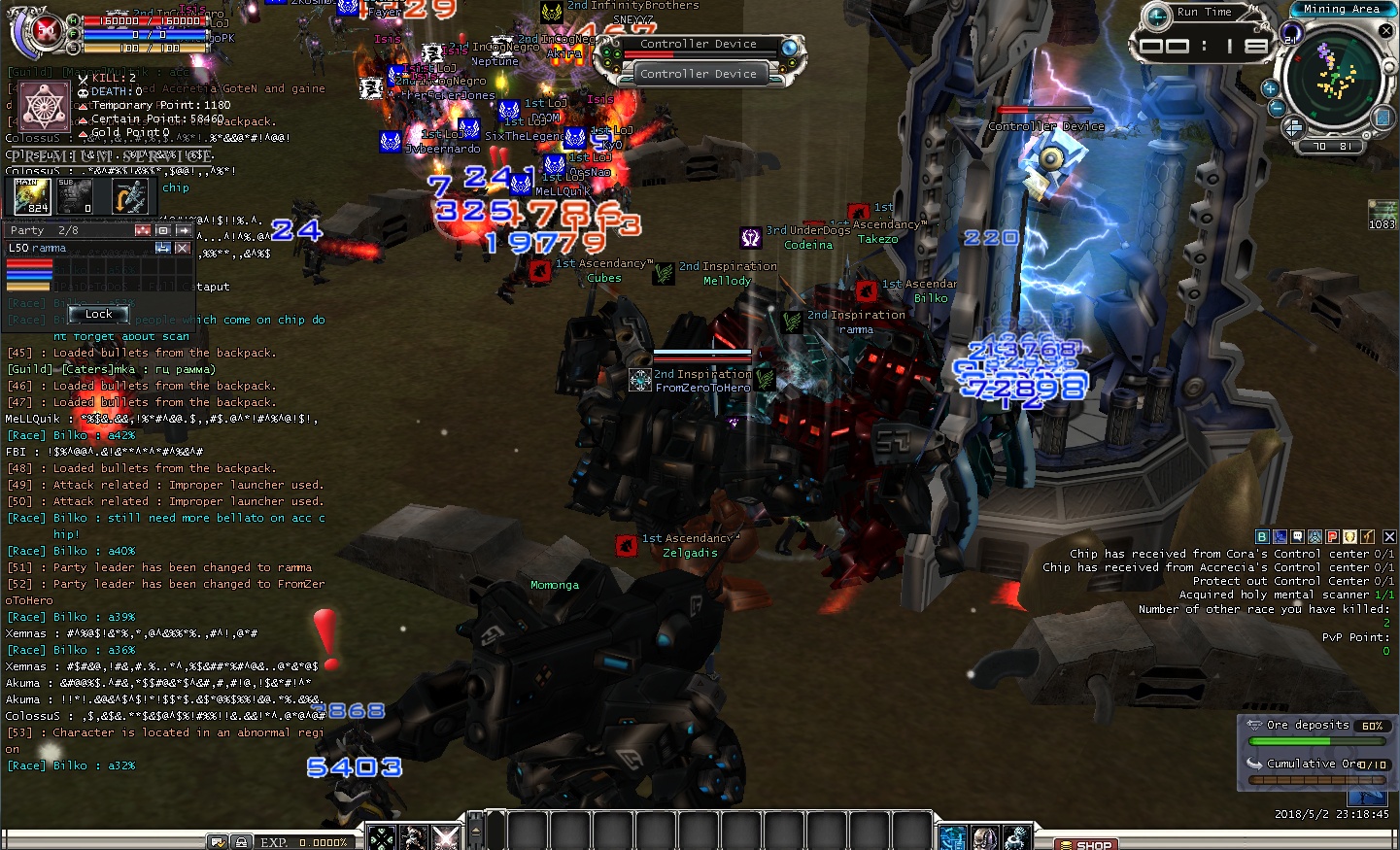Image resolution: width=1400 pixels, height=850 pixels.
Task: Toggle the padlock icon beside the EXP bar
Action: [x=241, y=842]
